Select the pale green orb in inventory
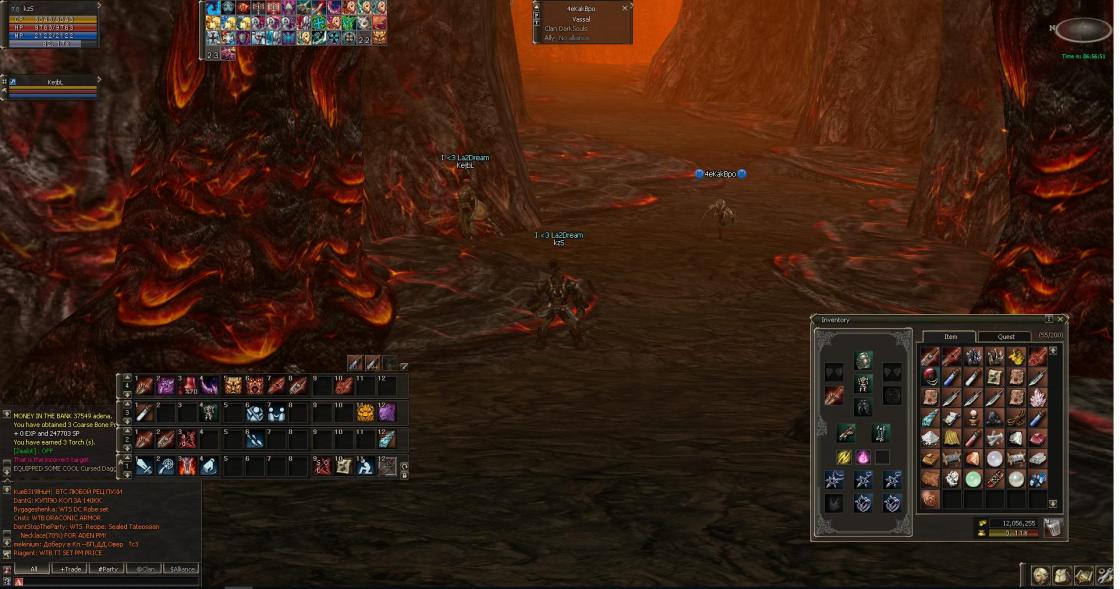Screen dimensions: 1120x589 click(973, 478)
